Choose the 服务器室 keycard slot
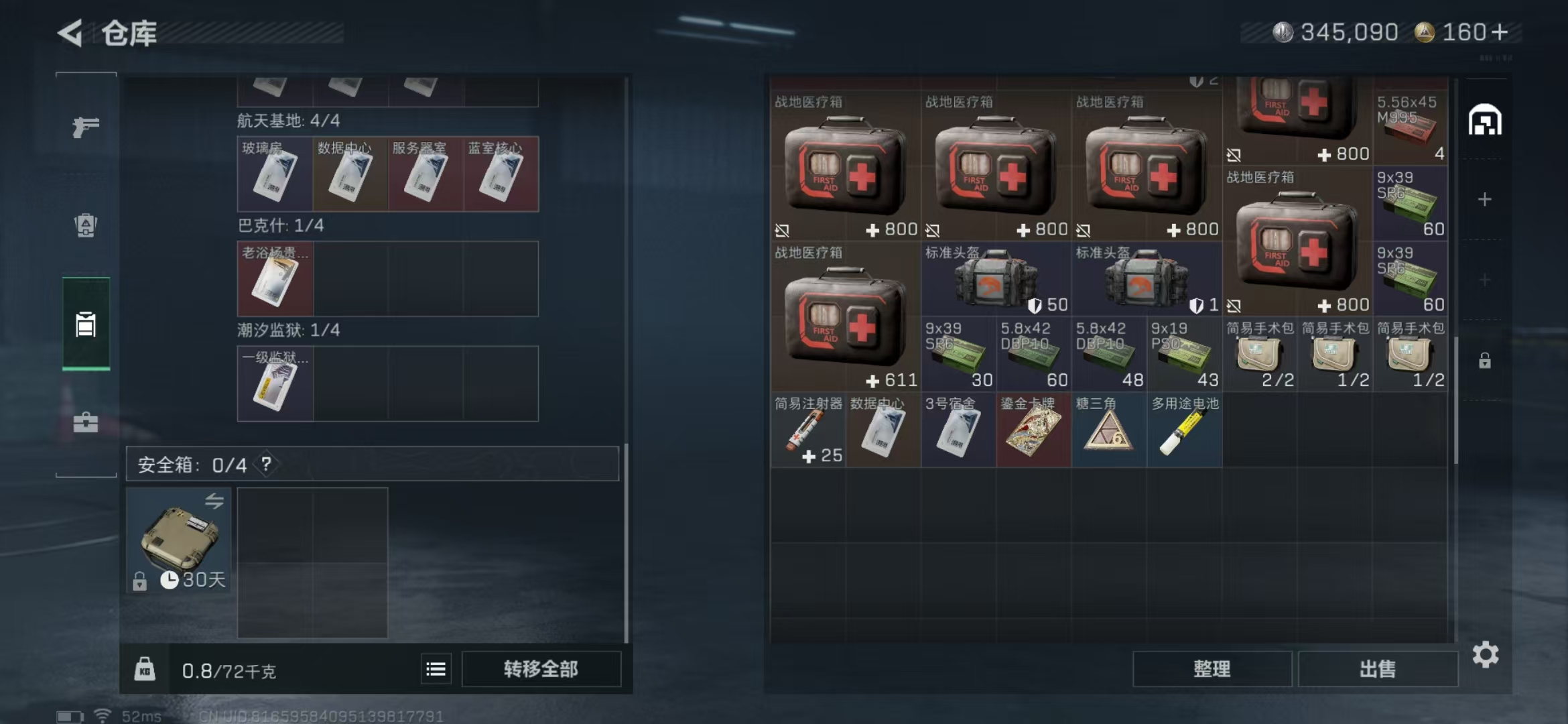The height and width of the screenshot is (724, 1568). point(426,174)
